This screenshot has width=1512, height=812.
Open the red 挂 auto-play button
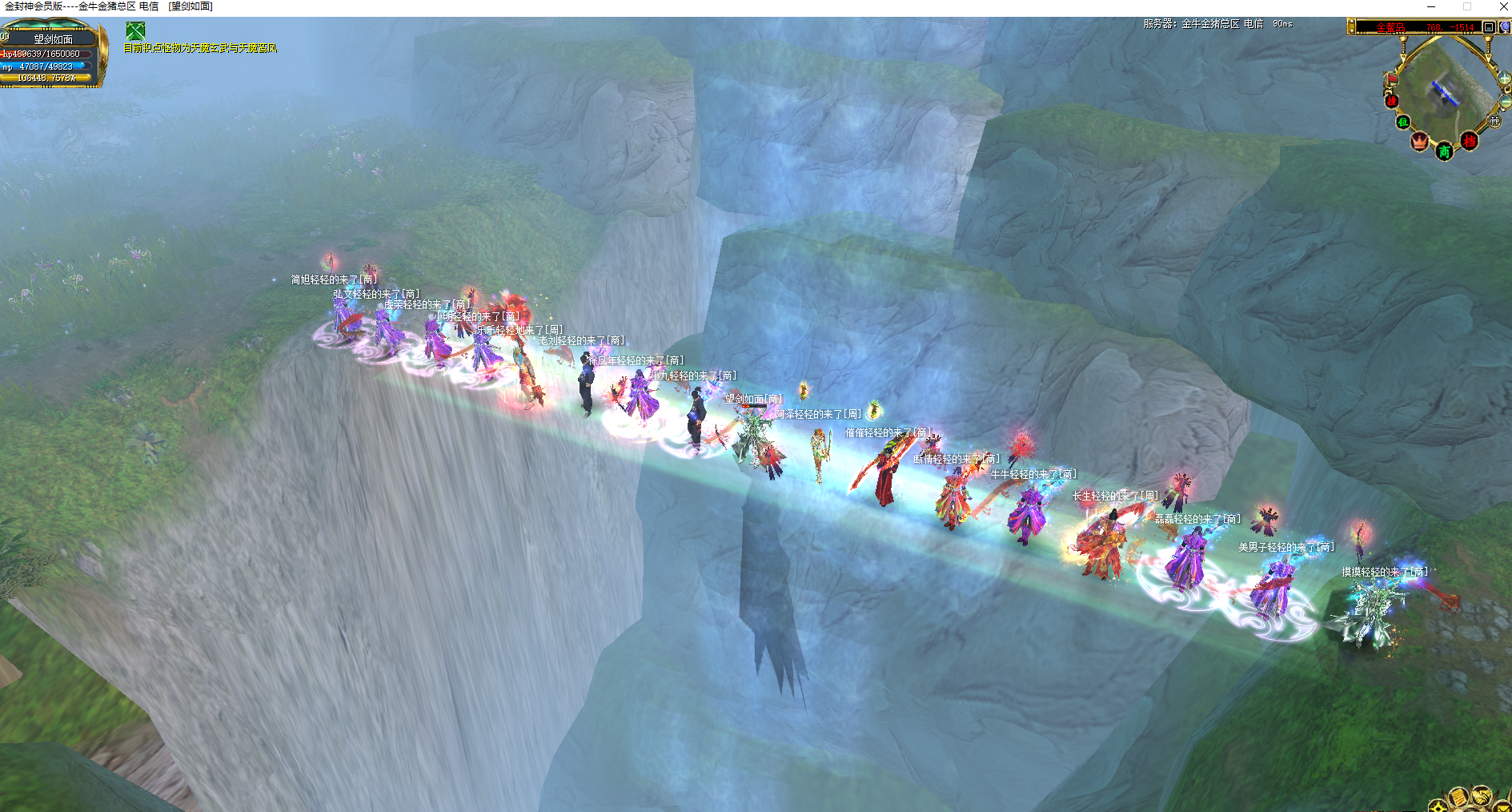click(x=1391, y=101)
